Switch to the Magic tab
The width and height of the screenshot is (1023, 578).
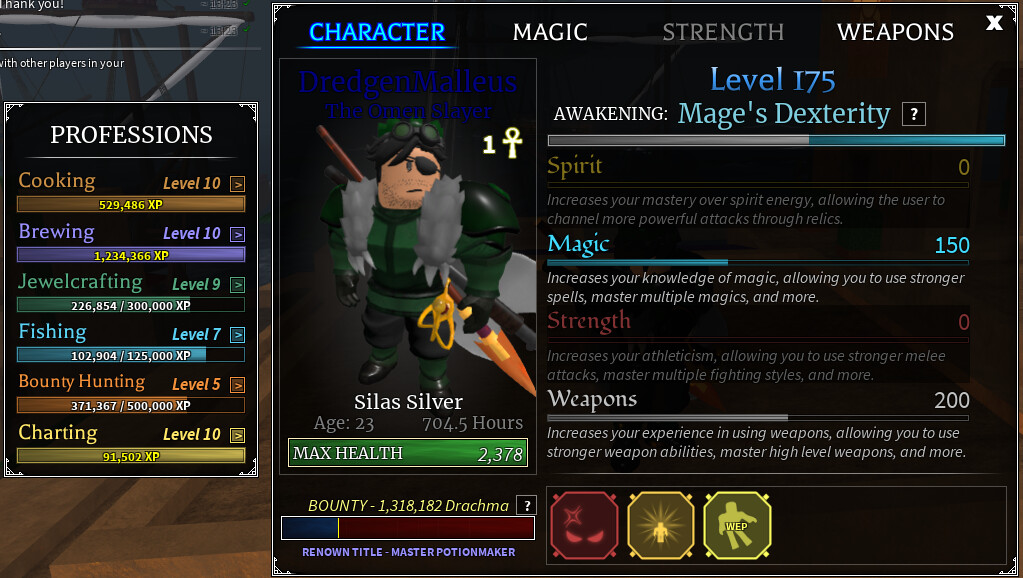[550, 32]
